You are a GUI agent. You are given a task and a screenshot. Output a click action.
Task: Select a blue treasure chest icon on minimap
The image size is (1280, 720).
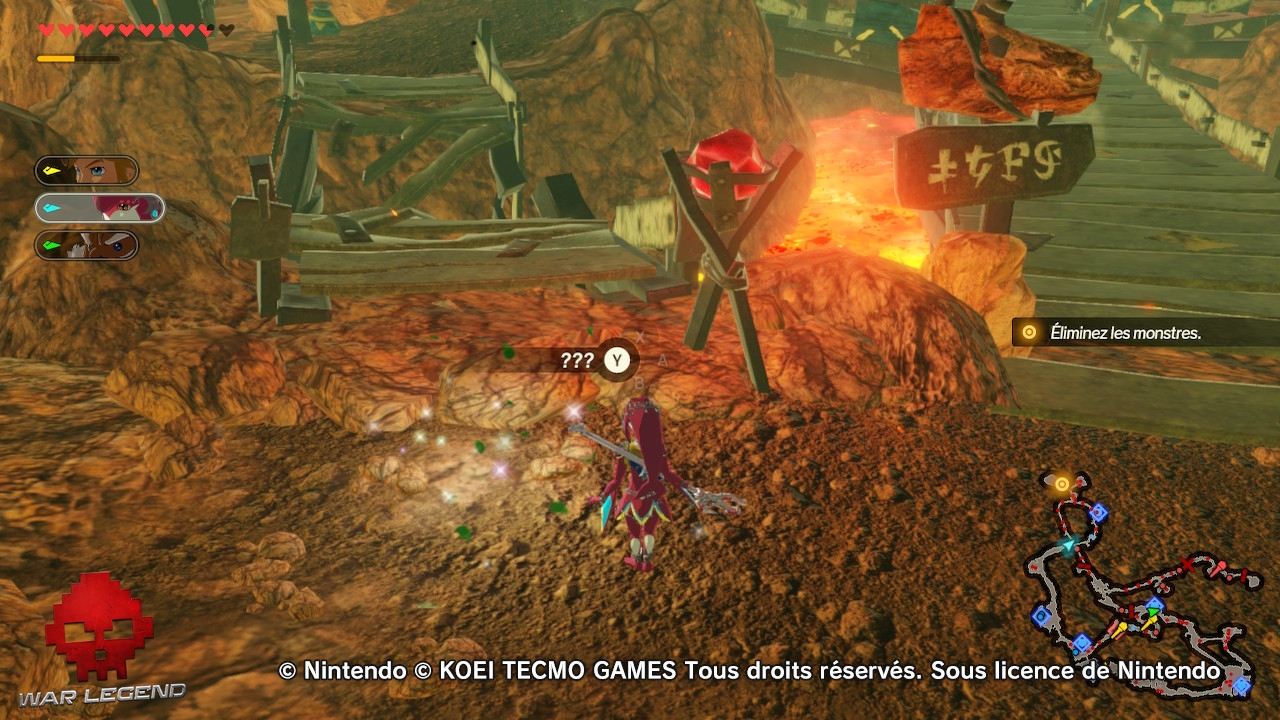[x=1099, y=511]
